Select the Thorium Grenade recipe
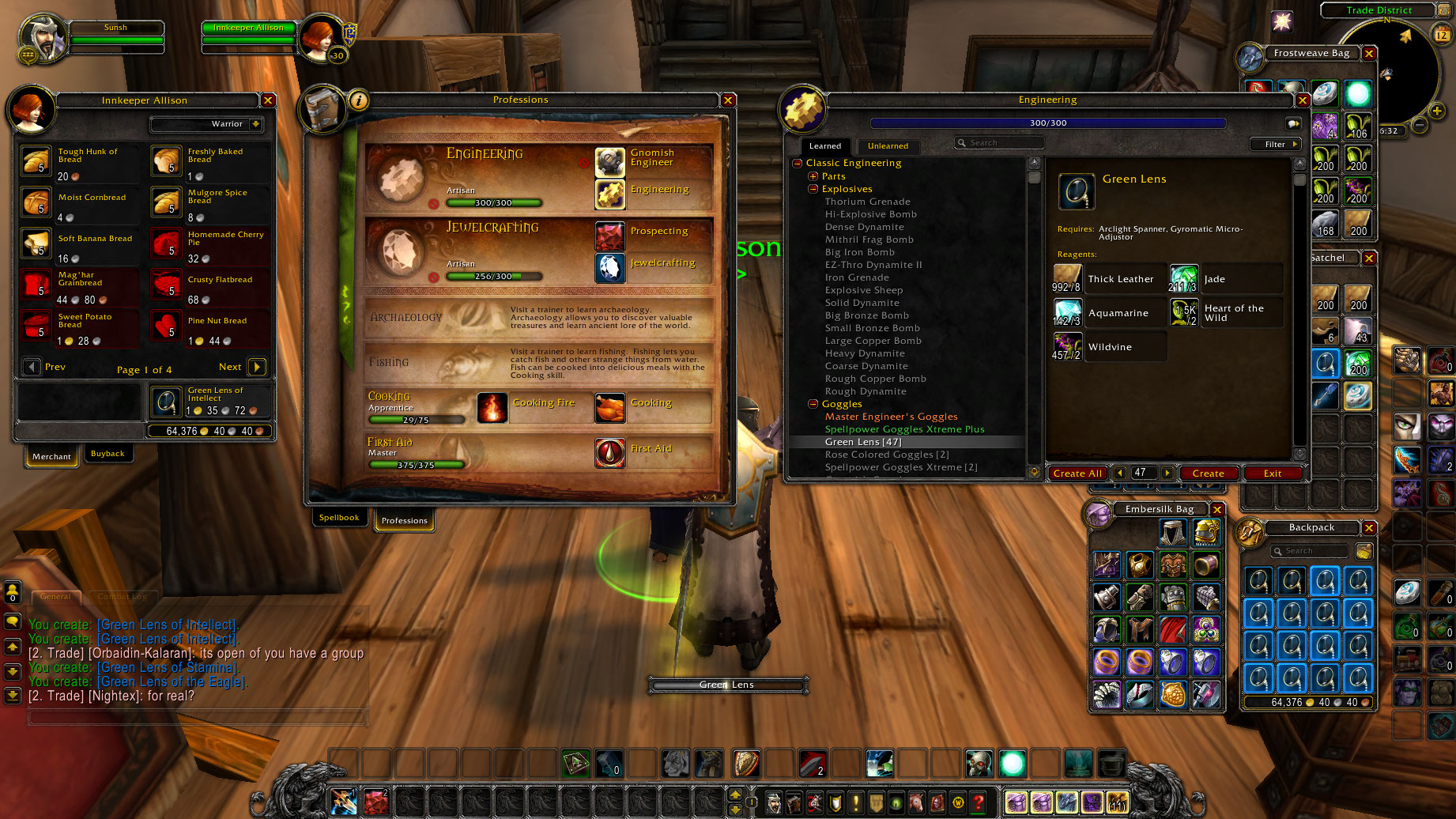 point(867,202)
